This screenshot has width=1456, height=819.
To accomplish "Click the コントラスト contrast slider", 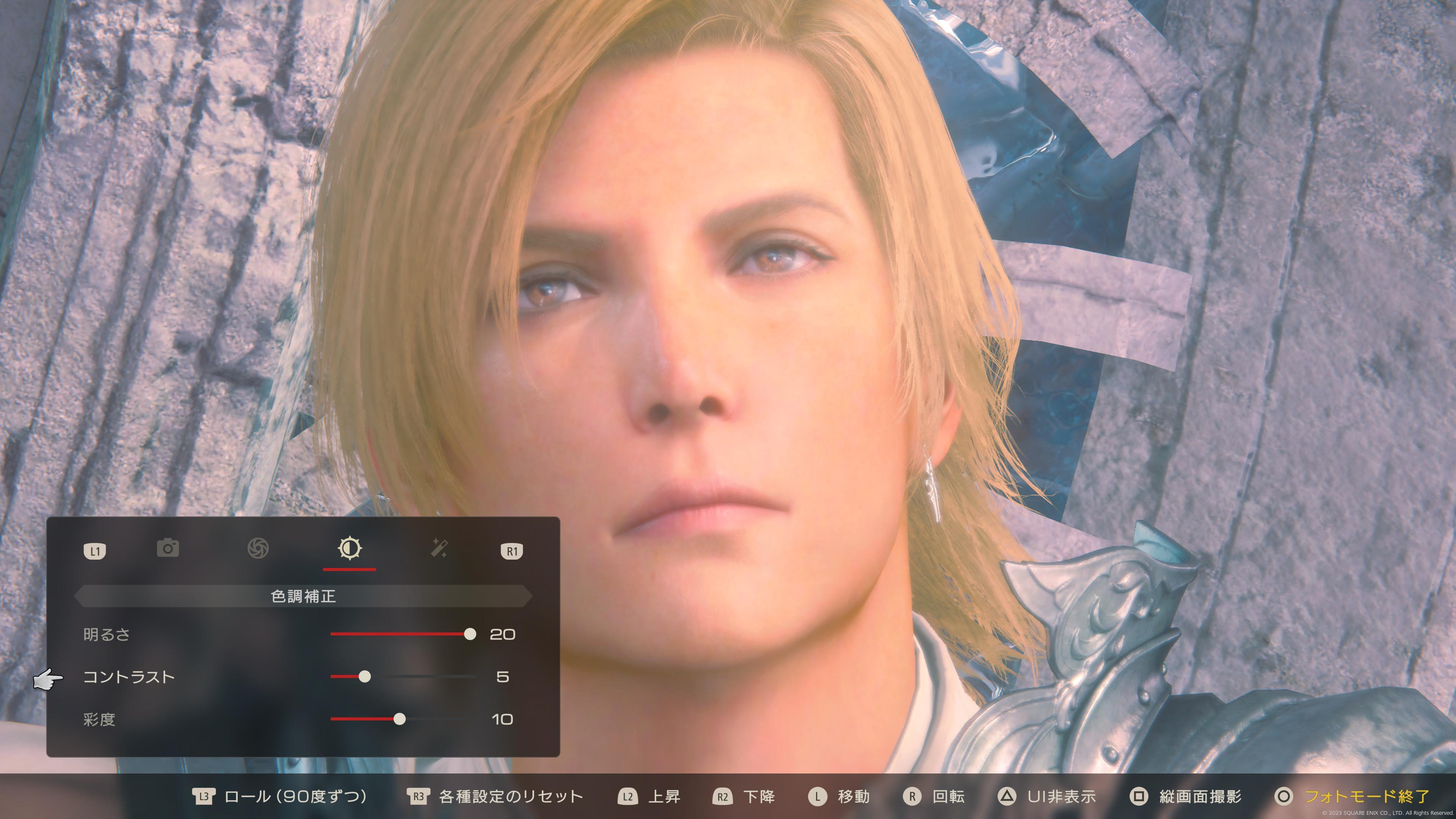I will (365, 676).
